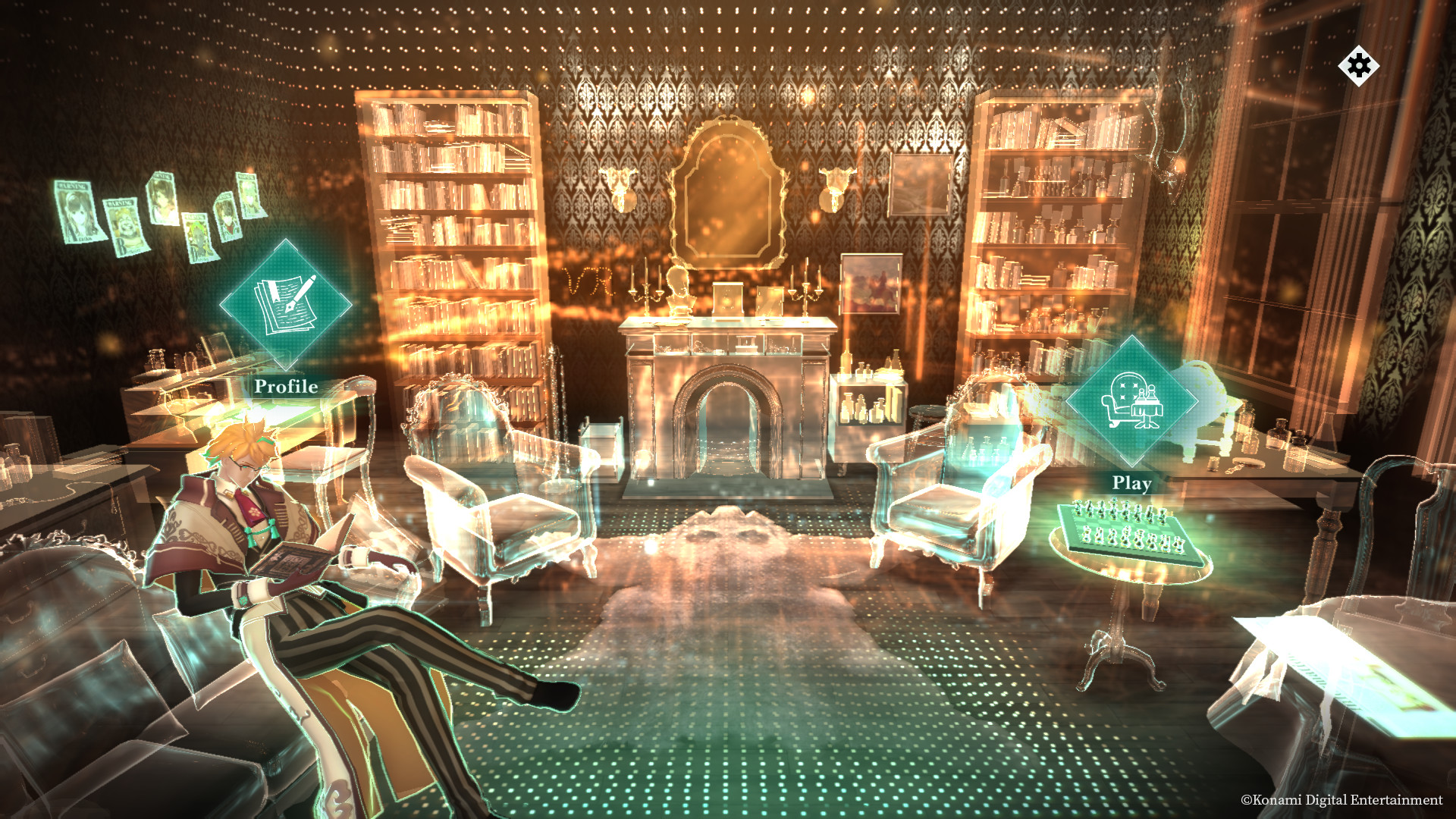The width and height of the screenshot is (1456, 819).
Task: Click the Profile text label
Action: pos(284,387)
